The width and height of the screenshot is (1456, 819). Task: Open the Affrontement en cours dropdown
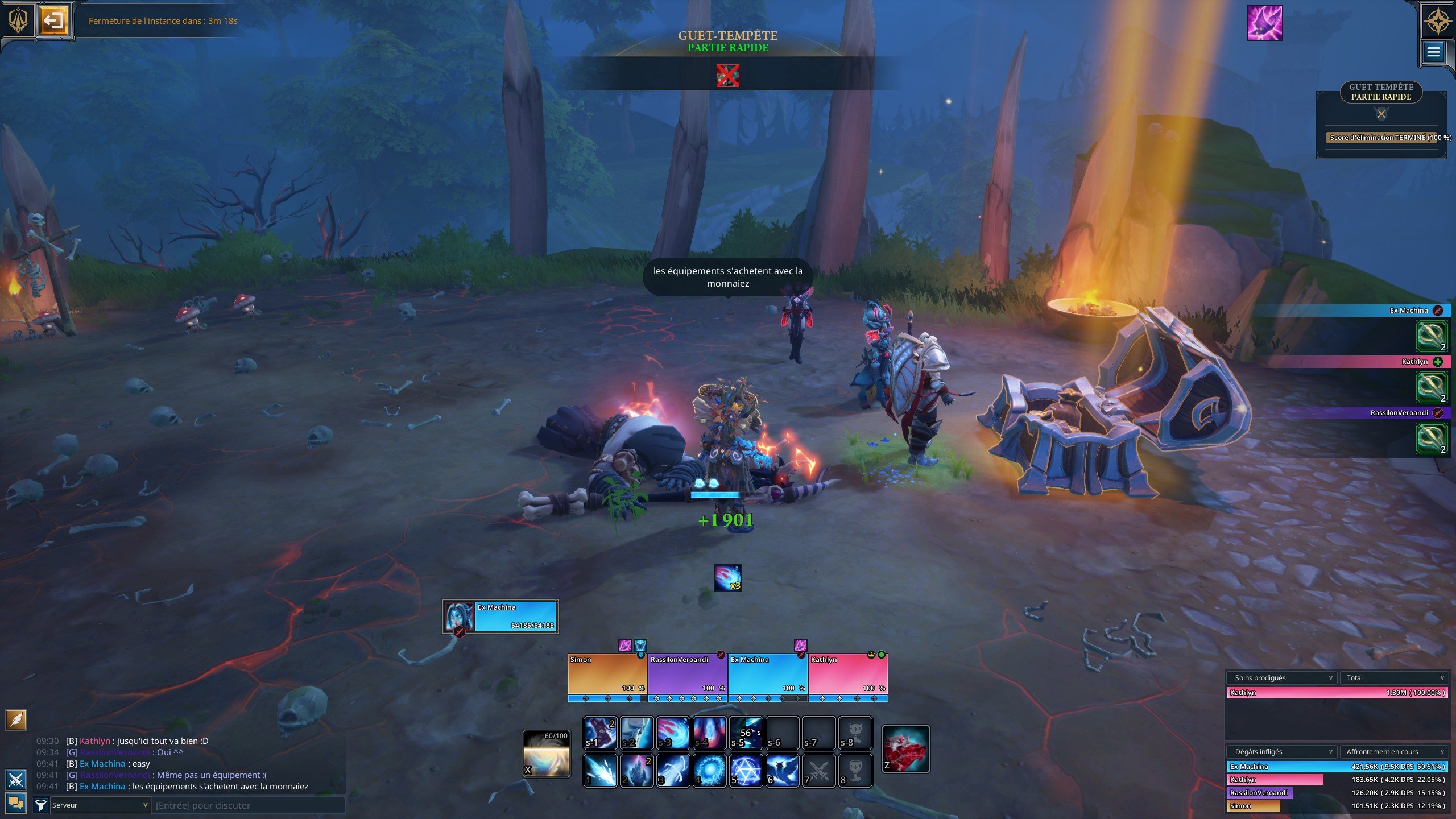(1394, 752)
